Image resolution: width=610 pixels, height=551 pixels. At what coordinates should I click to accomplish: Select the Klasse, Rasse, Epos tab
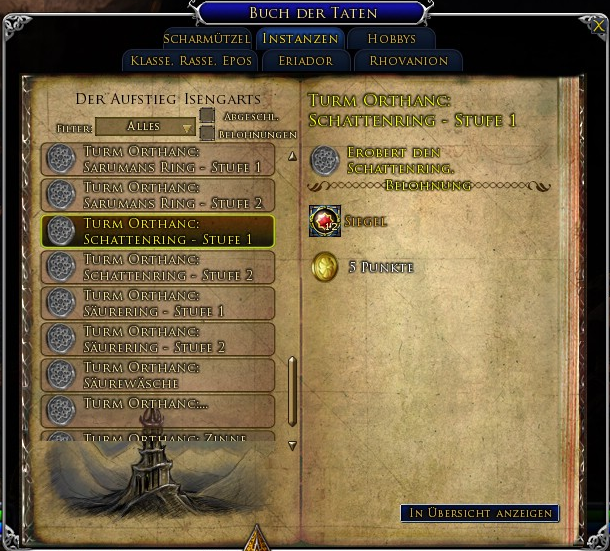click(191, 61)
